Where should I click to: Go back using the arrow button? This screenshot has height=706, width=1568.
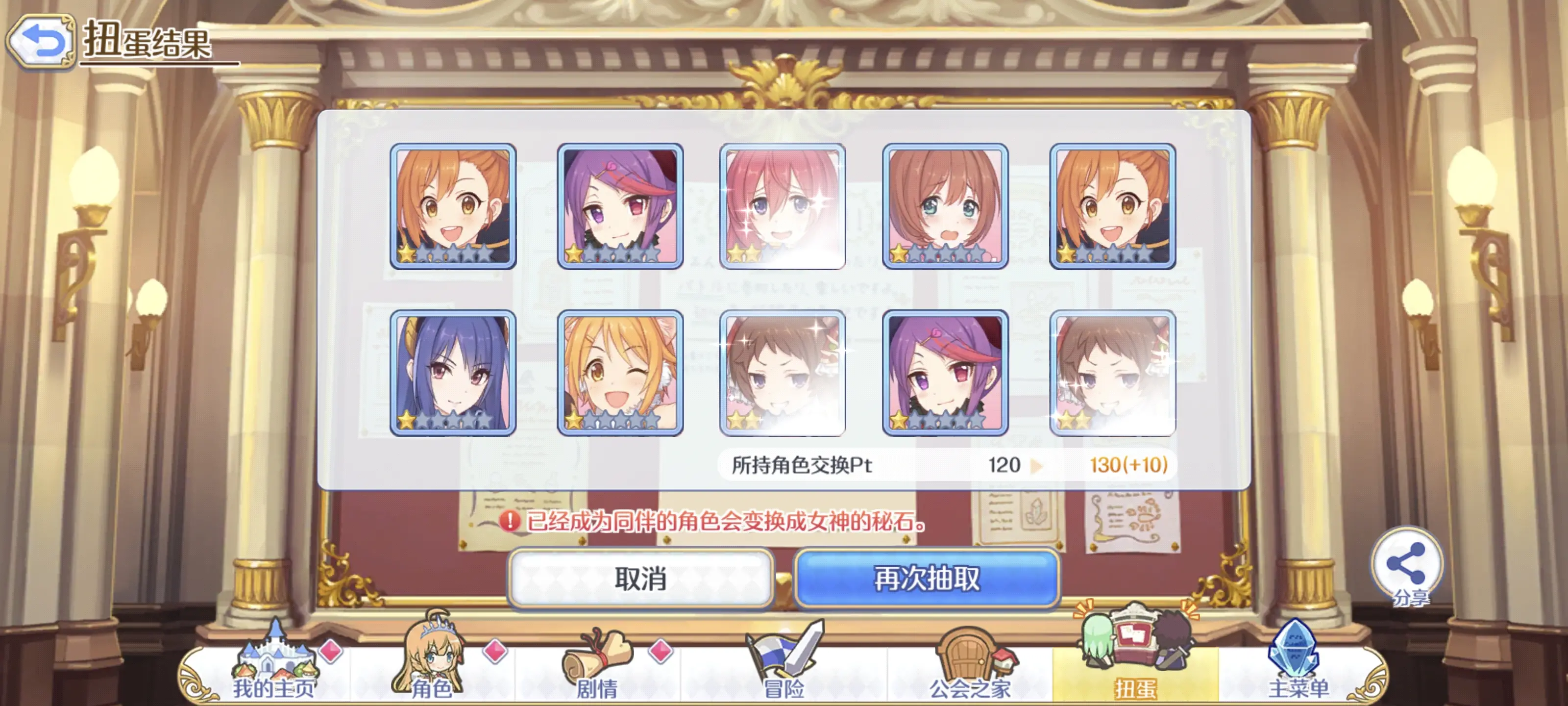(x=41, y=41)
